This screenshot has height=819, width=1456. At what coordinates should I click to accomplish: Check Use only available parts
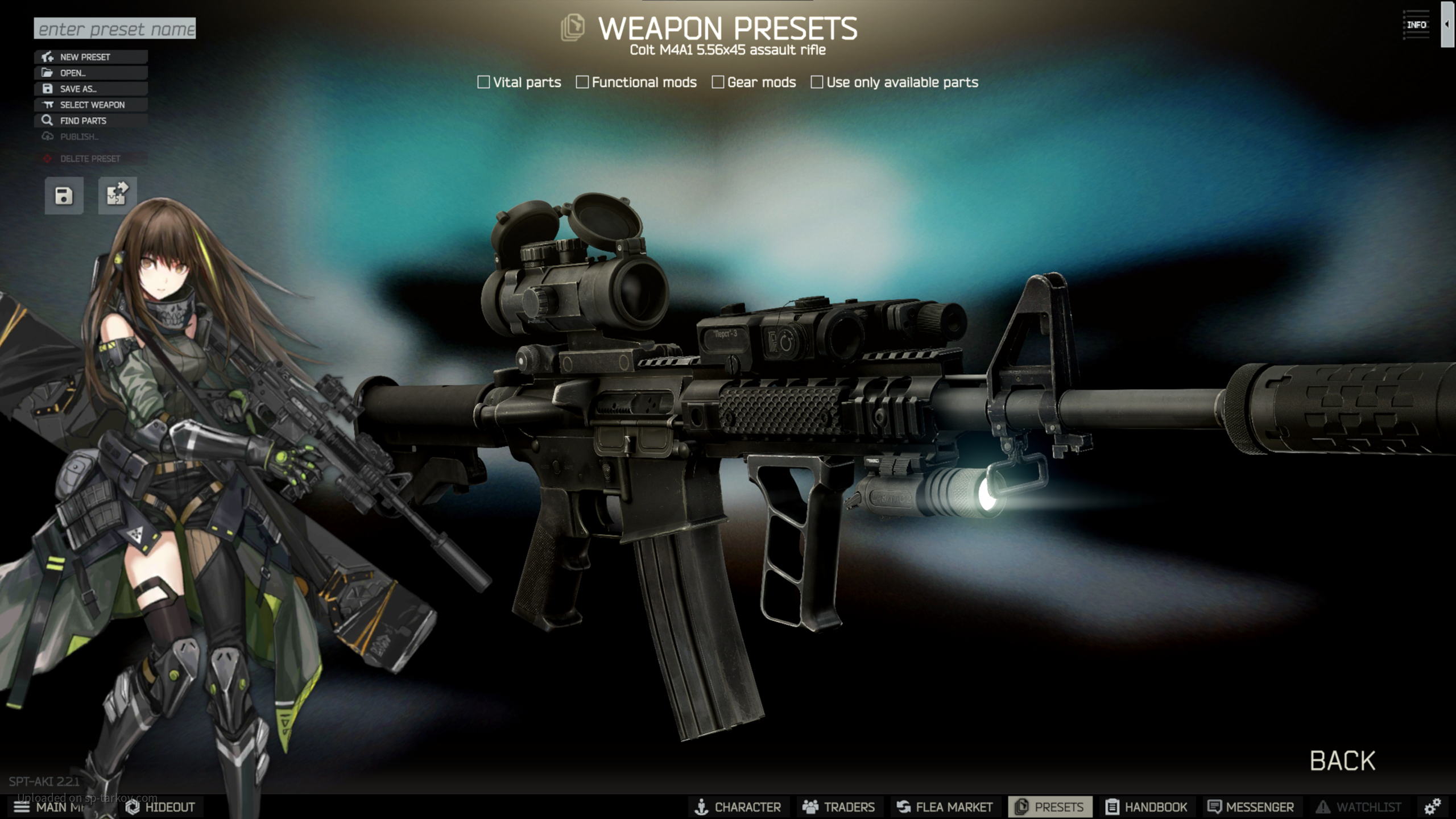[x=817, y=82]
